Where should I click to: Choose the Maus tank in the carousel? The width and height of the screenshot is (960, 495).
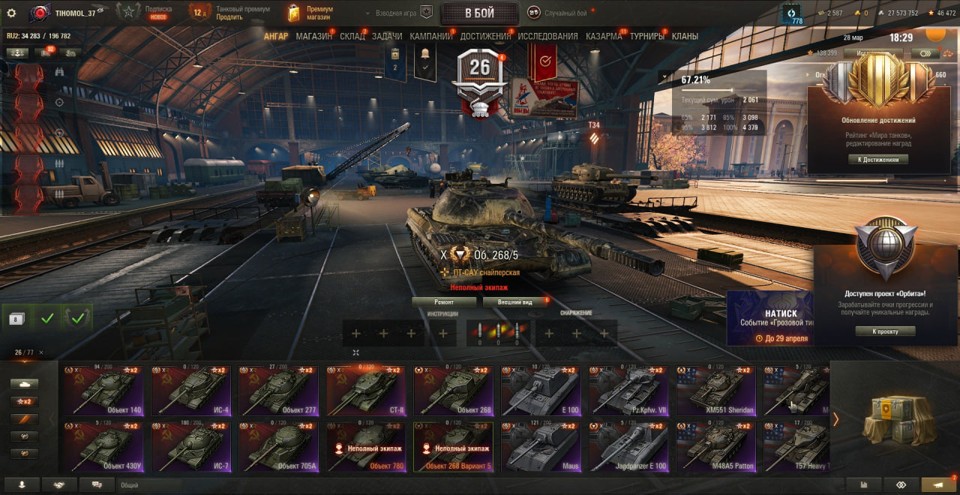(541, 446)
